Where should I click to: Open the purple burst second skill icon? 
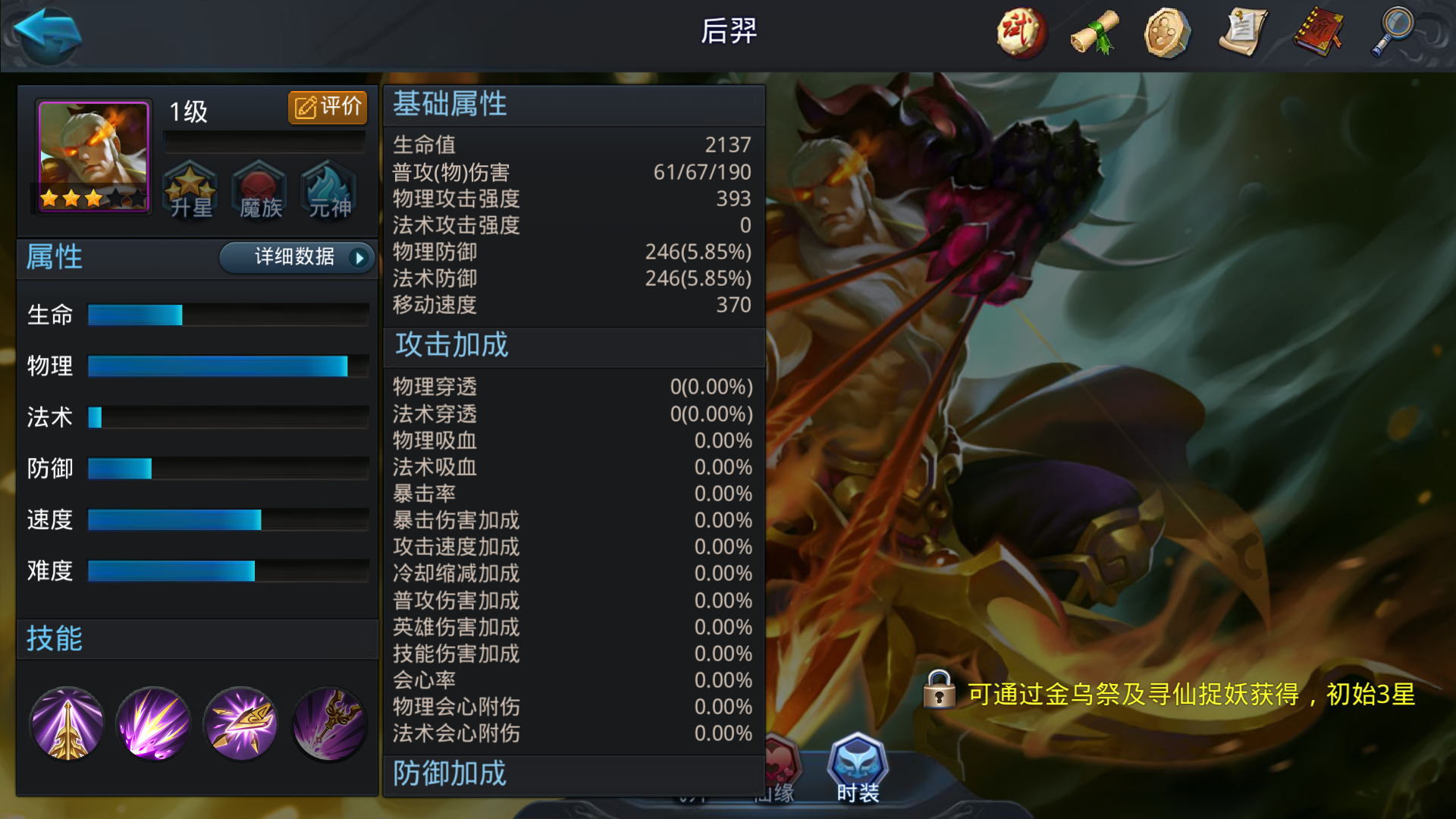[153, 723]
